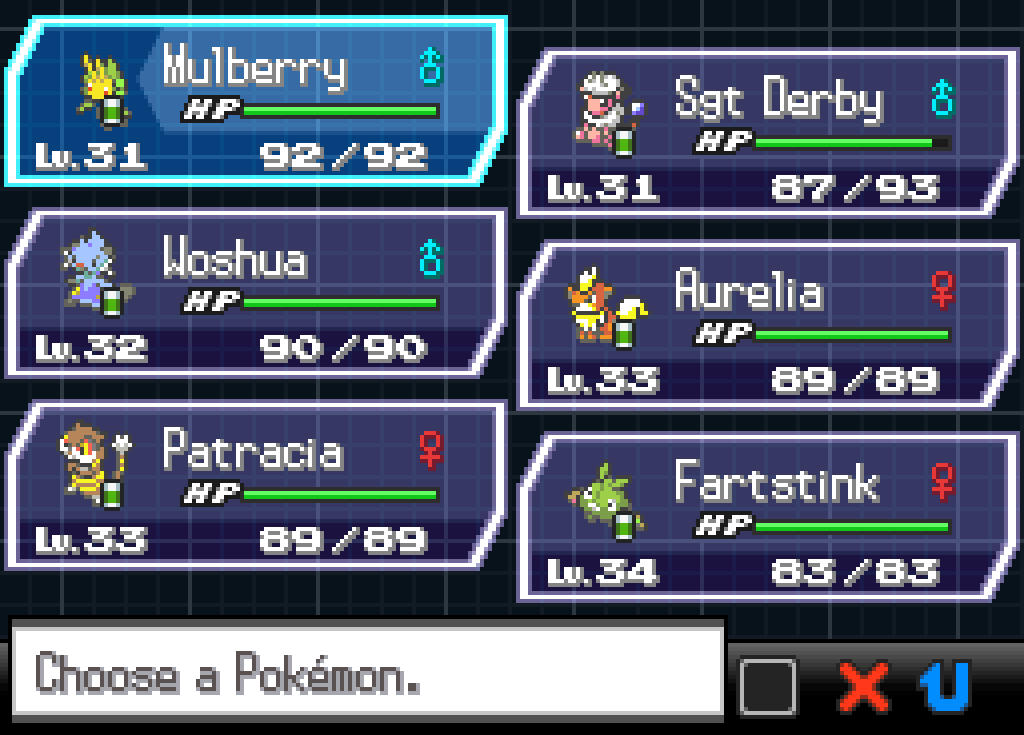
Task: Tap the blue return arrow button
Action: pyautogui.click(x=944, y=687)
